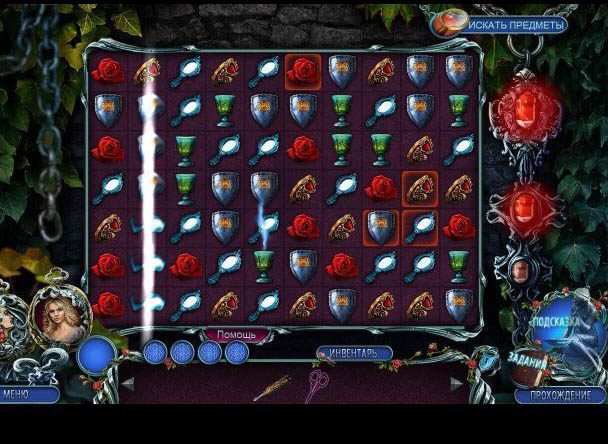The width and height of the screenshot is (608, 444).
Task: Activate the large blue orb
Action: [x=97, y=355]
